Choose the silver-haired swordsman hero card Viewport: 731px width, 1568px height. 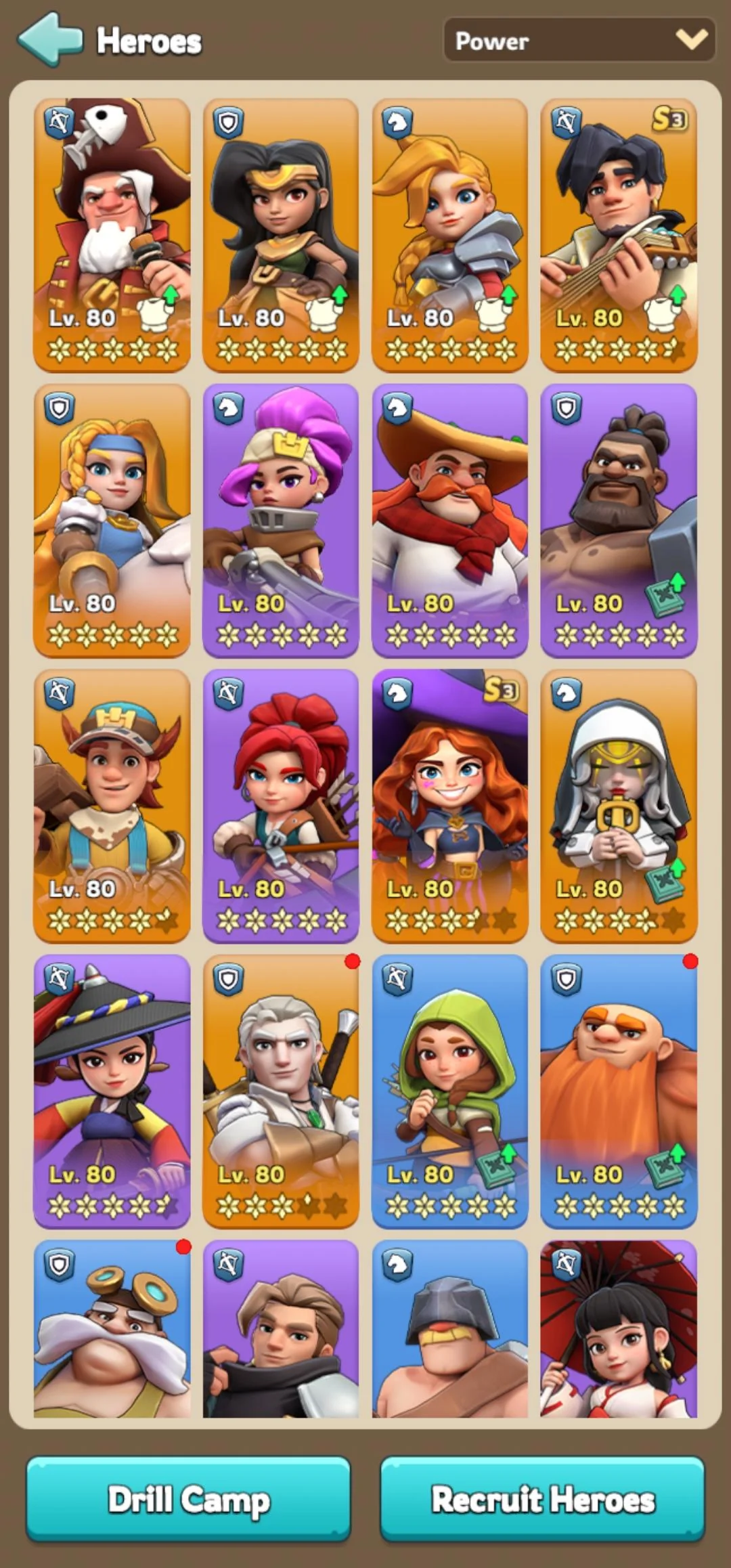[281, 1091]
